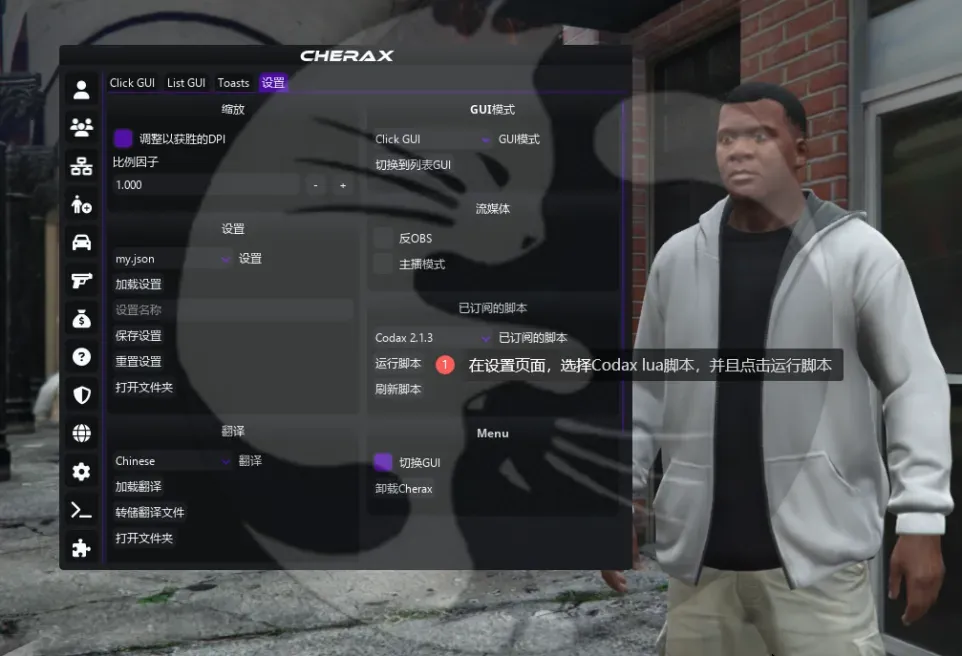Screen dimensions: 962x656
Task: Click the 加载翻译 button
Action: (139, 487)
